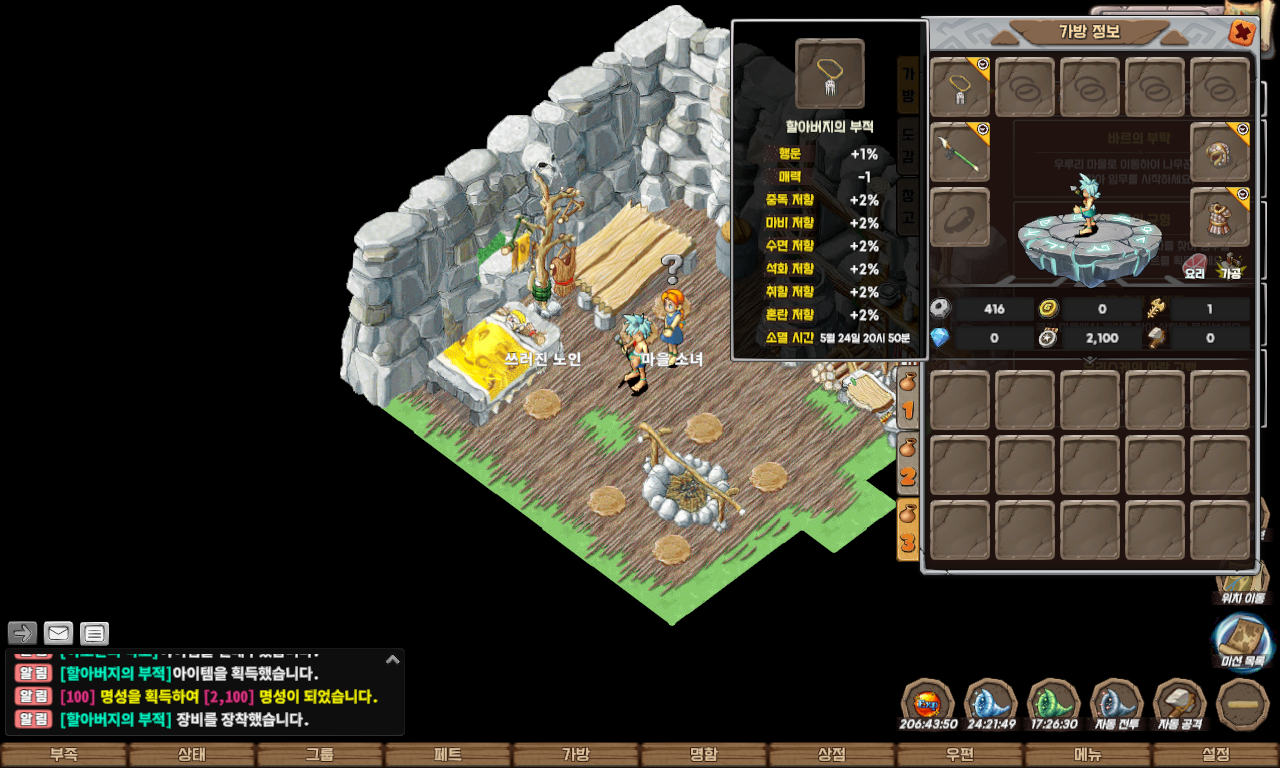The width and height of the screenshot is (1280, 768).
Task: Click the Exp boost timer icon
Action: (x=928, y=704)
